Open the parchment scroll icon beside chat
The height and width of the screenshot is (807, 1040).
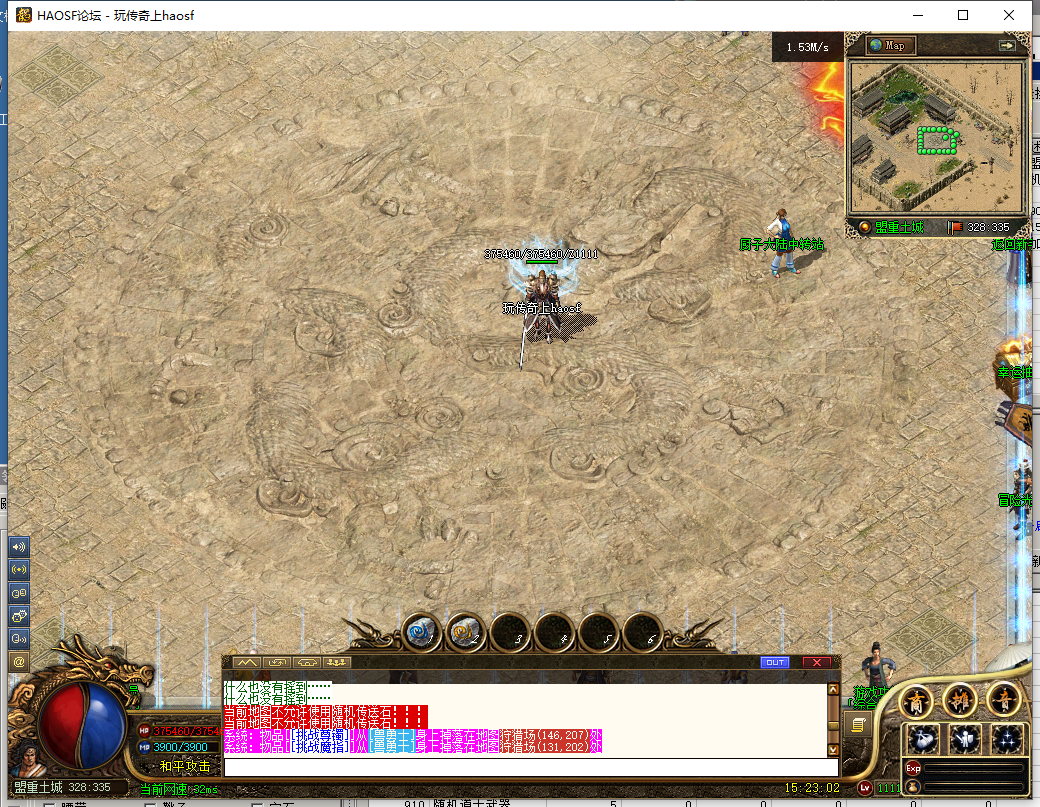click(x=858, y=725)
